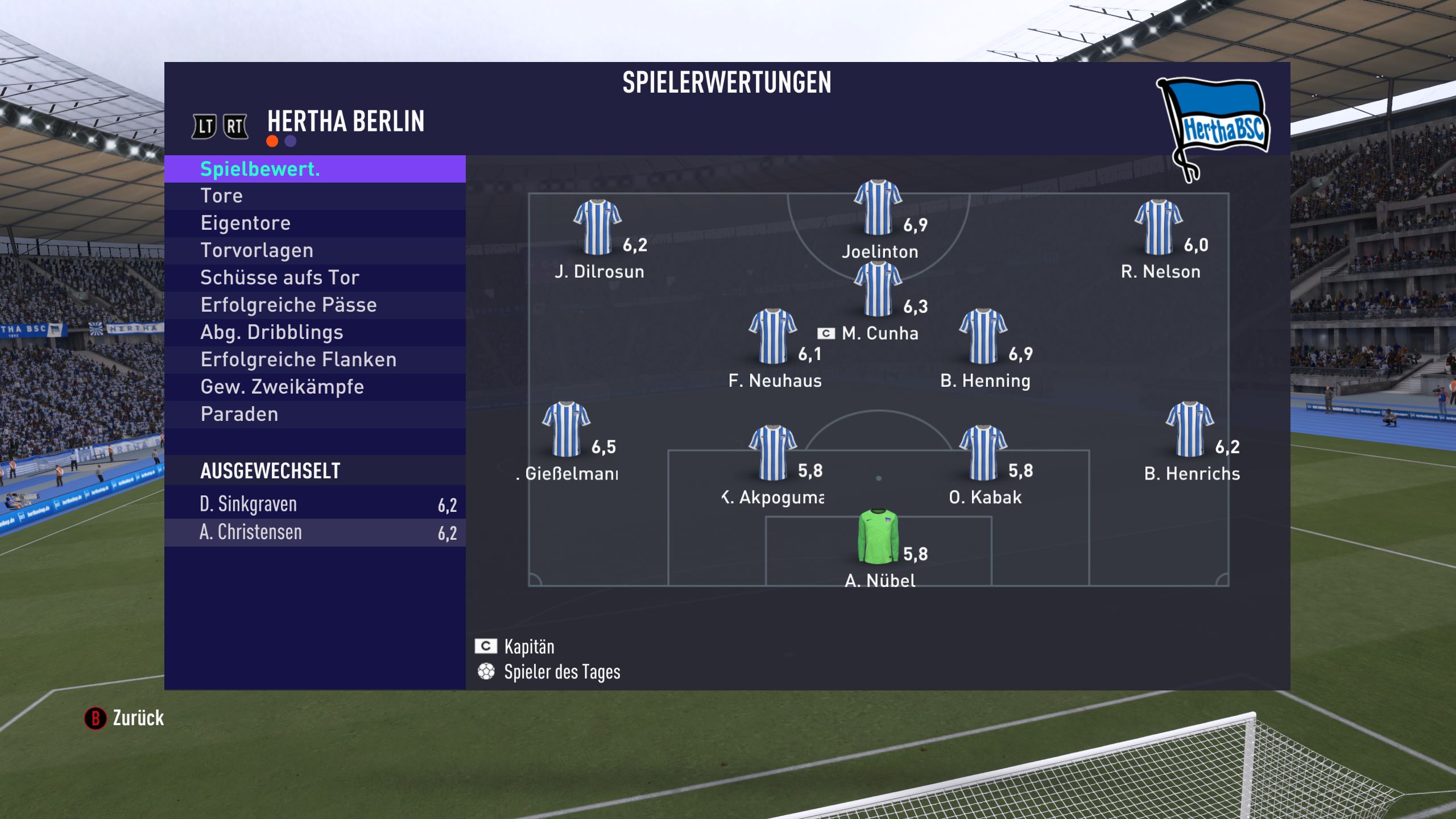Click Joelinton's striker shirt
The width and height of the screenshot is (1456, 819).
(x=878, y=208)
